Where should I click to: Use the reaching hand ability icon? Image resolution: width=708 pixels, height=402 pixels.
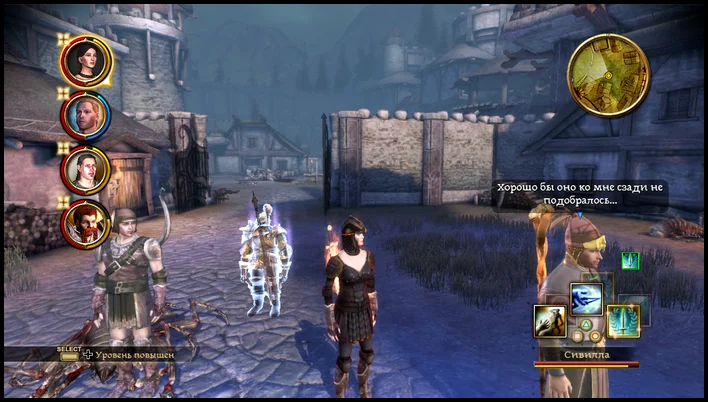point(550,321)
